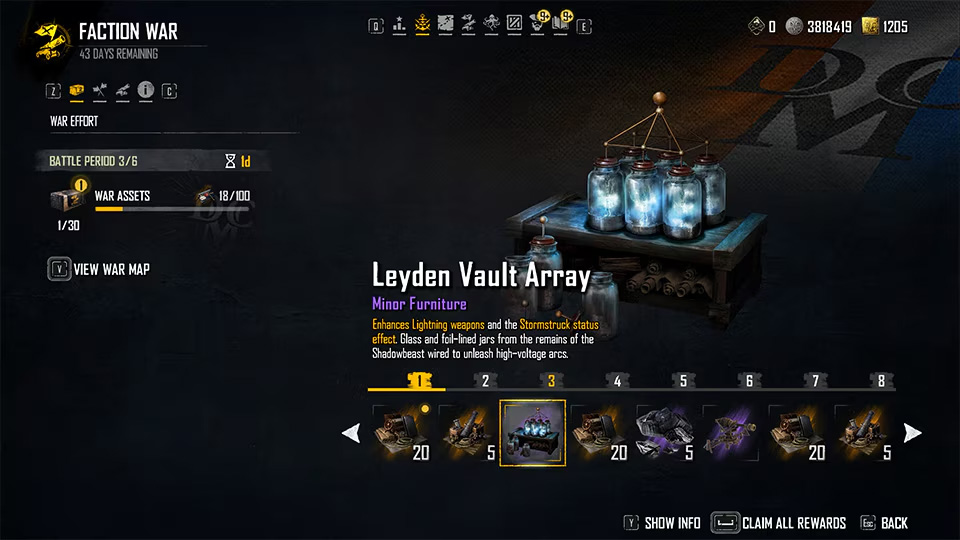The height and width of the screenshot is (540, 960).
Task: Jump to reward tier 6 marker
Action: pyautogui.click(x=749, y=381)
